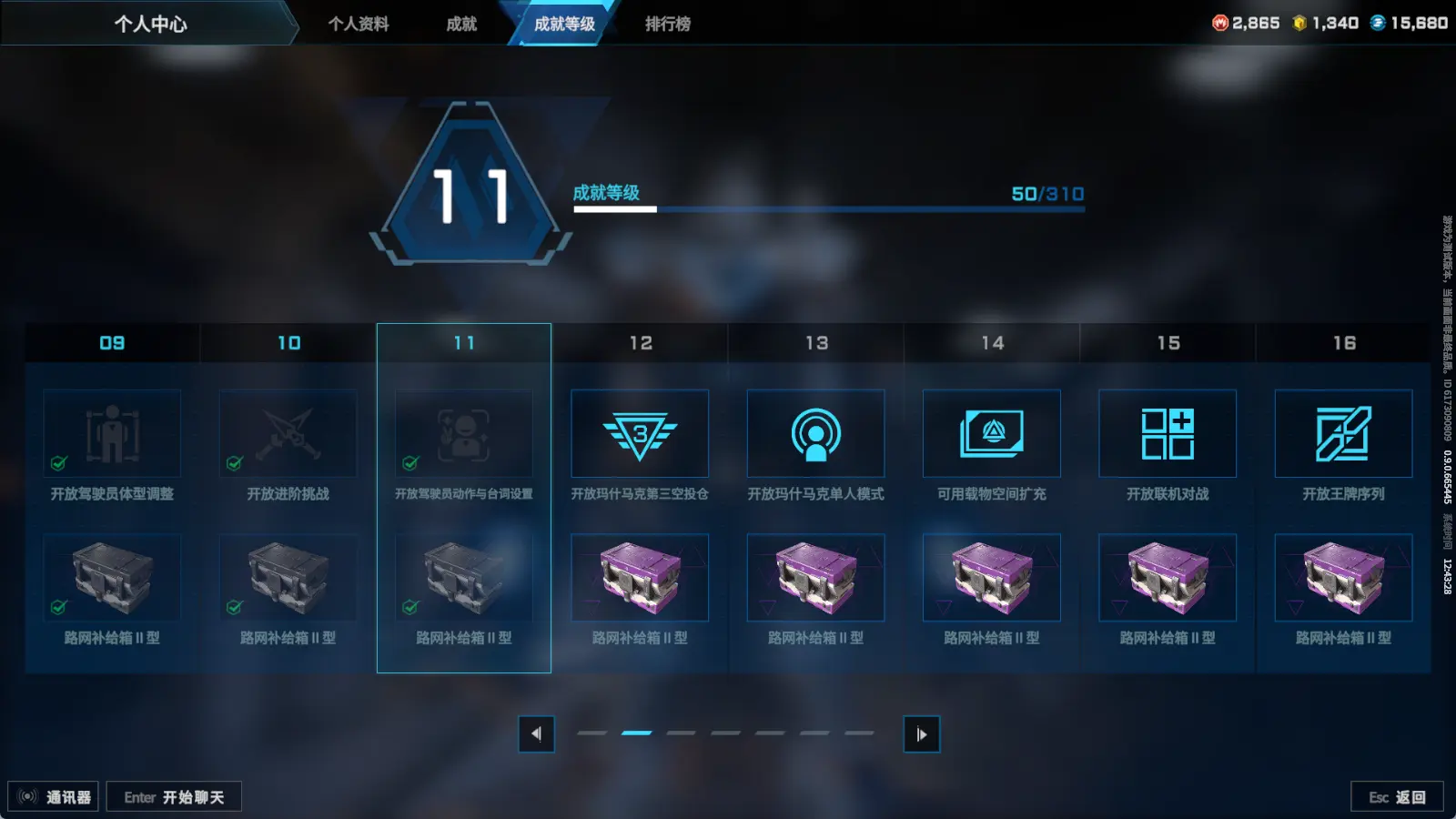1456x819 pixels.
Task: Inspect the 开放王牌序列 unlock
Action: [1343, 434]
